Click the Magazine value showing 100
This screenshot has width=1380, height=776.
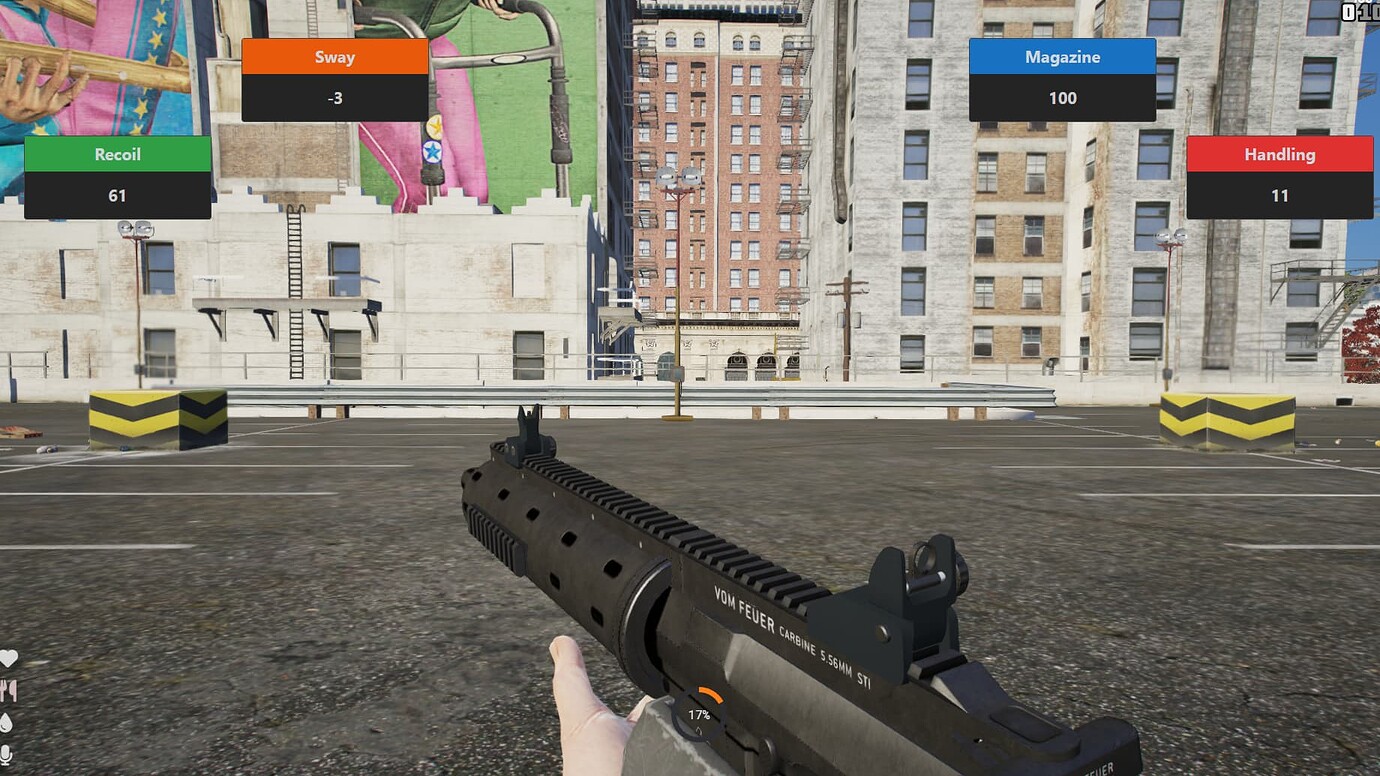[x=1062, y=98]
